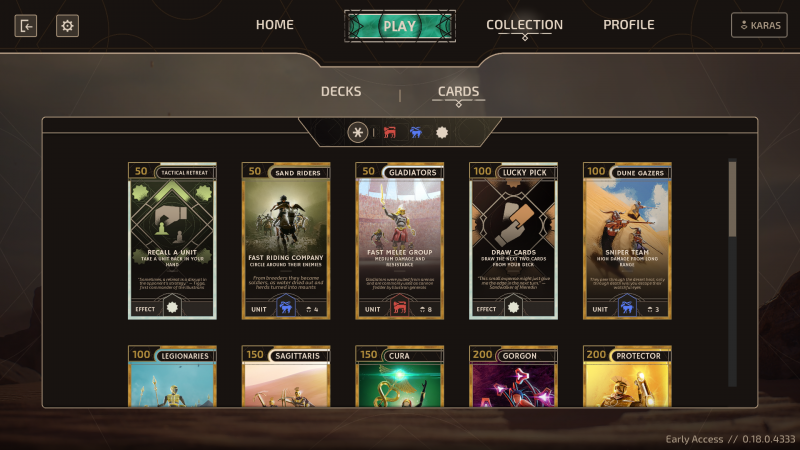Pick the Gladiators card

coord(400,240)
